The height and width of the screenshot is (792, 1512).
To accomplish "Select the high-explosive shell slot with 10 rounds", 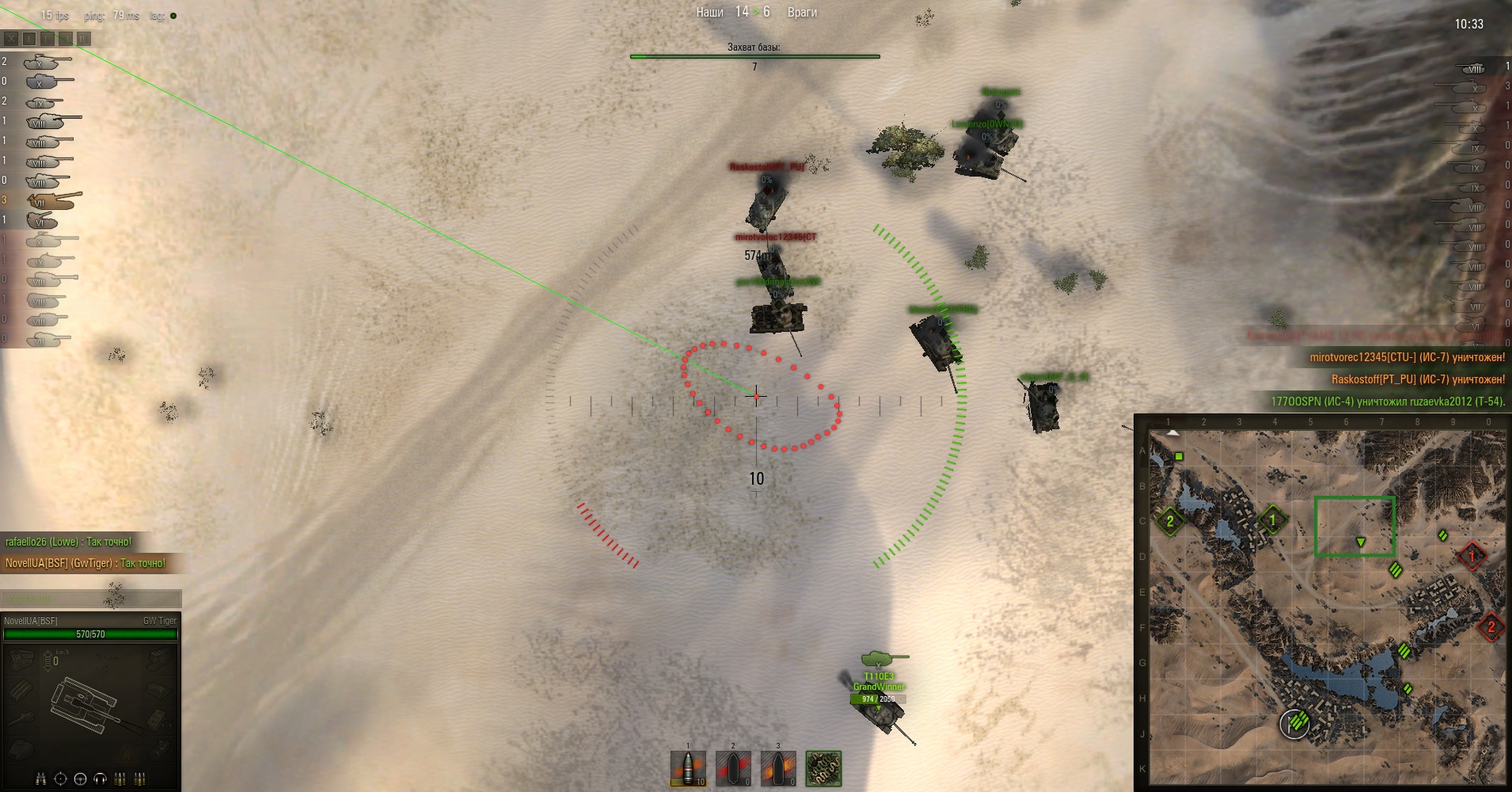I will (688, 768).
